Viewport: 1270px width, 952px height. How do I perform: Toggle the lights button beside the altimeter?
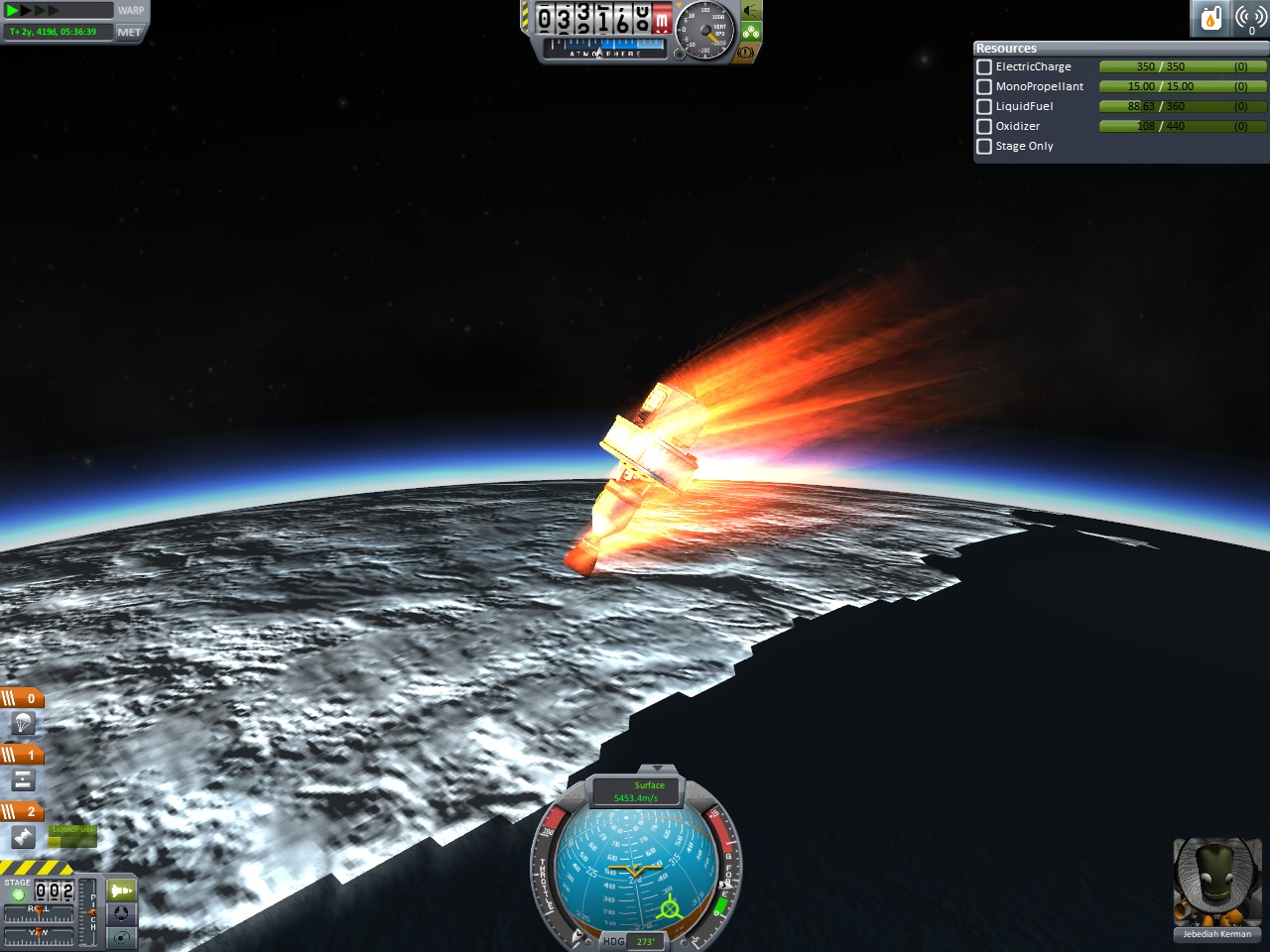pos(751,11)
